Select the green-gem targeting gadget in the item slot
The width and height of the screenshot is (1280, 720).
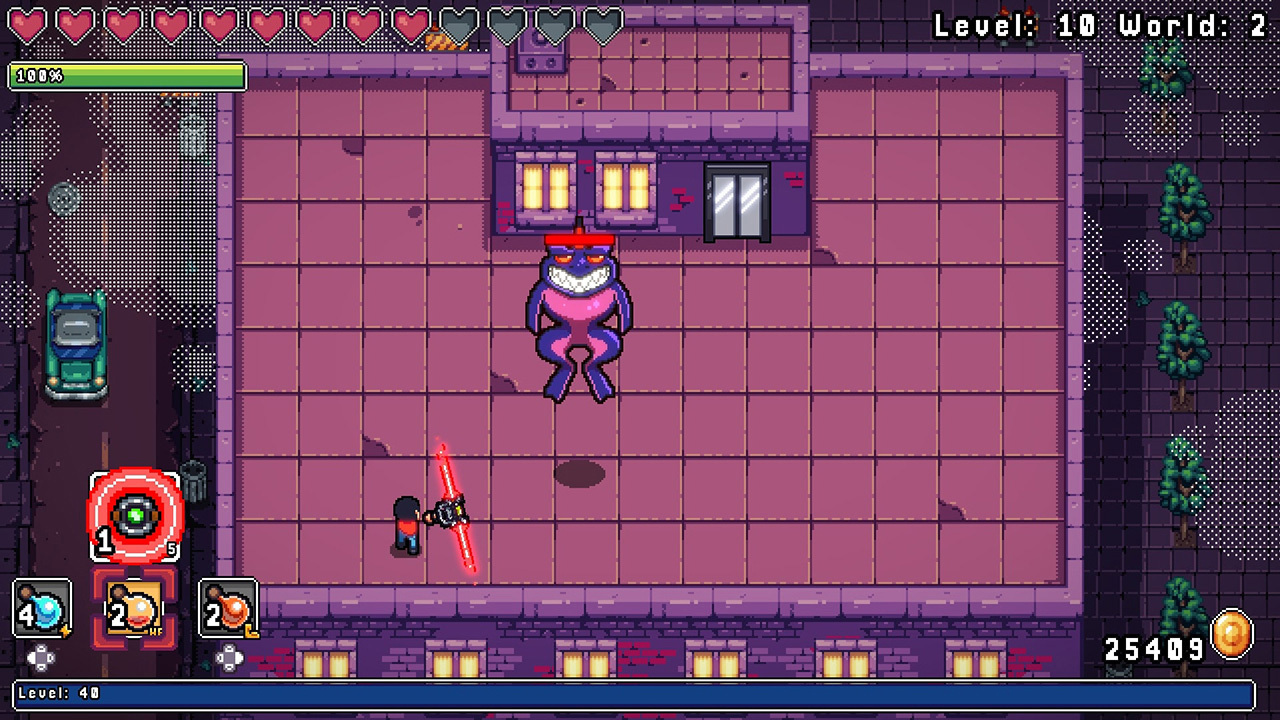[x=133, y=517]
